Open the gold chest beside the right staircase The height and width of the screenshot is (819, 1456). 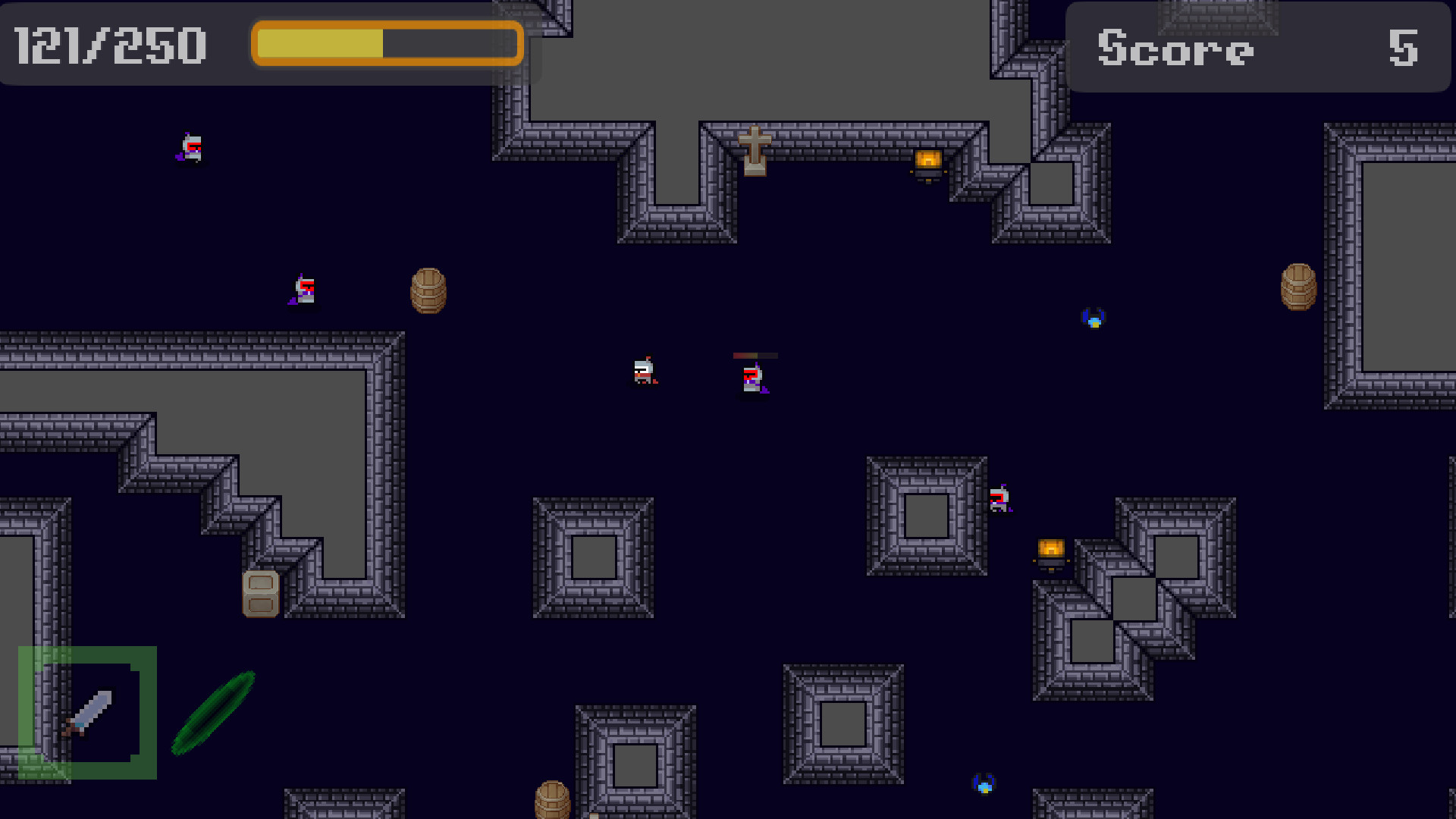click(x=1050, y=552)
